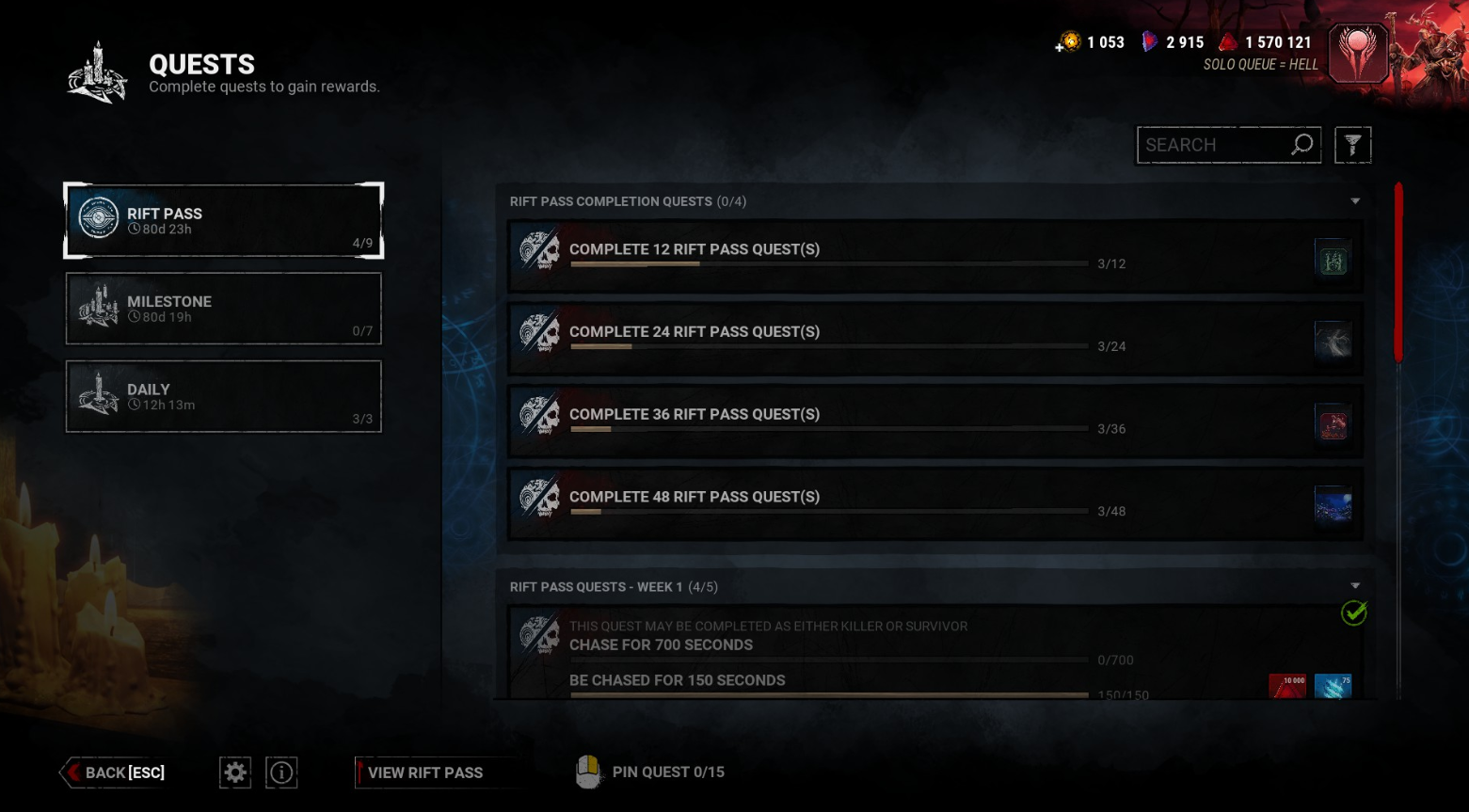
Task: Collapse the Rift Pass Quests Week 1 section
Action: pos(1355,584)
